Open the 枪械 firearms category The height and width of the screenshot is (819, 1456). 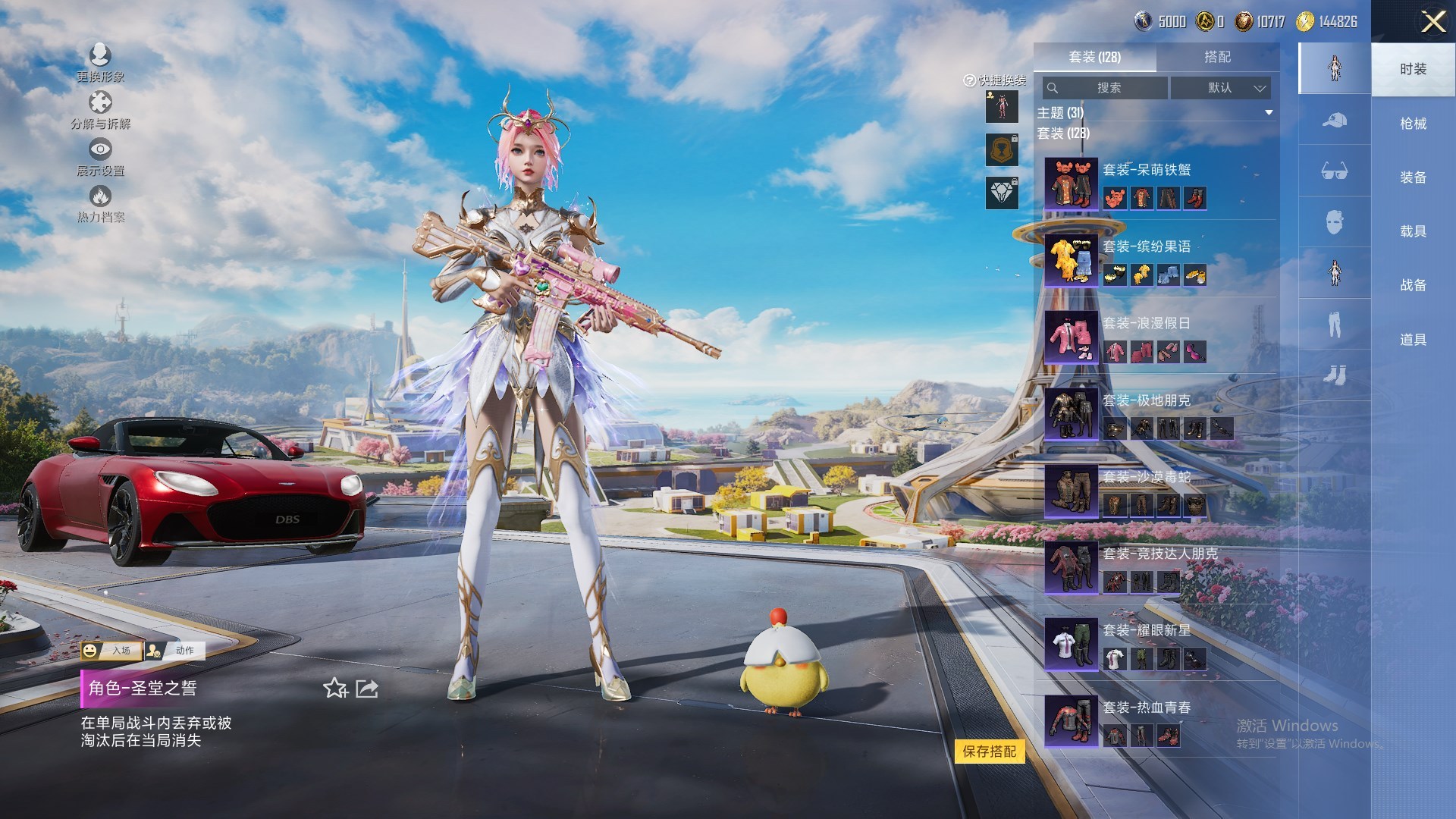[1413, 124]
